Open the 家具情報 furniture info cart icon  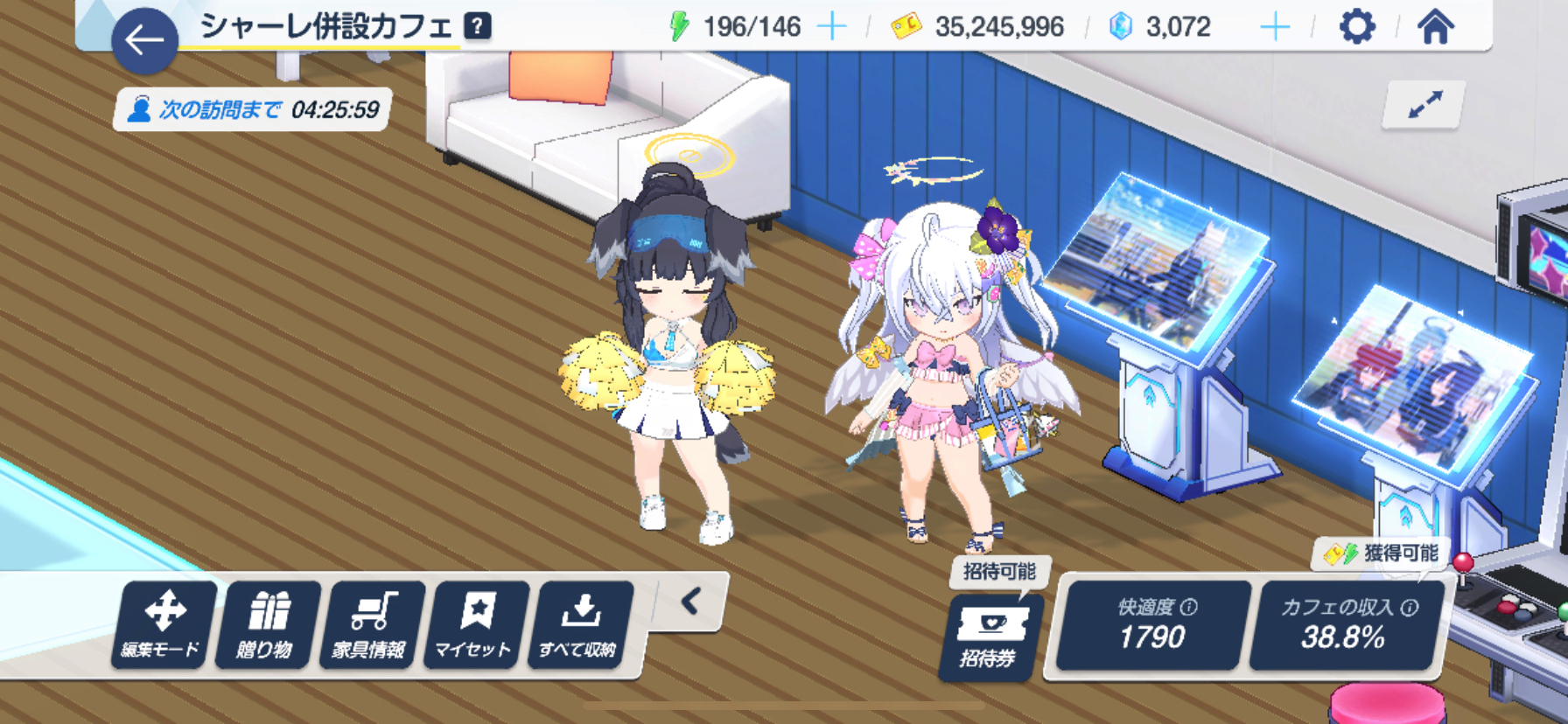click(372, 624)
